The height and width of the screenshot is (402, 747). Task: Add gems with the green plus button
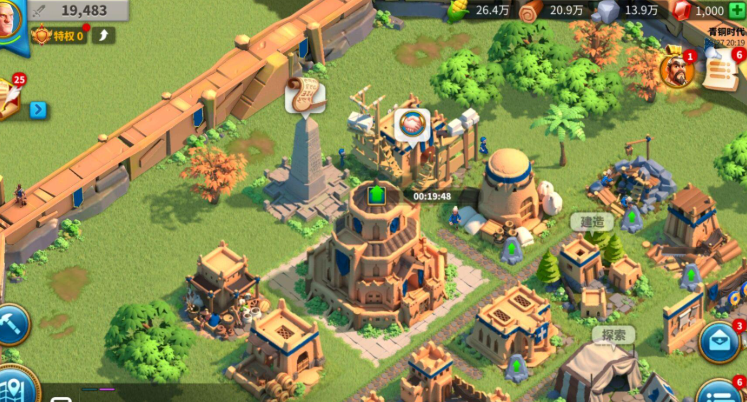tap(737, 10)
